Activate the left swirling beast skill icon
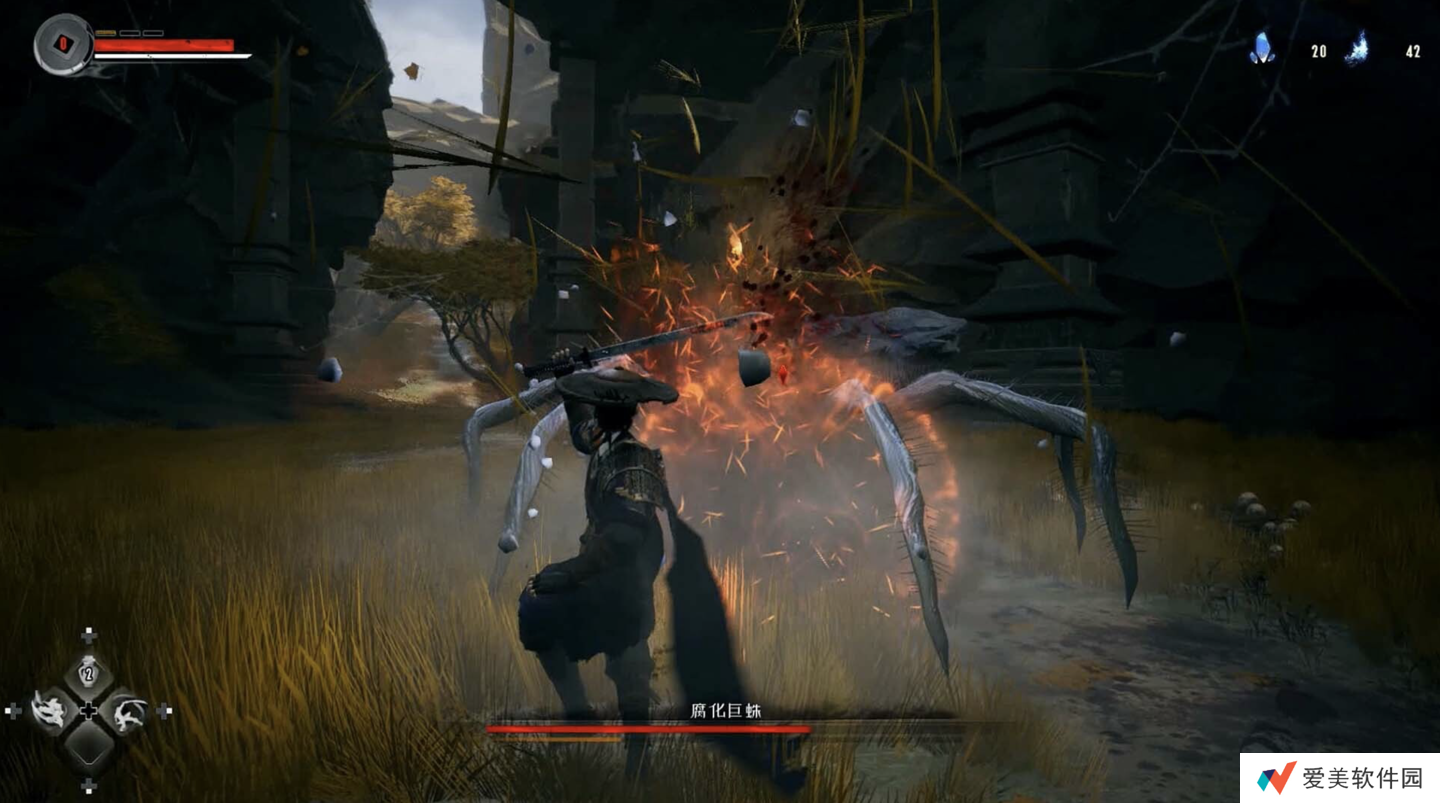 click(x=49, y=711)
